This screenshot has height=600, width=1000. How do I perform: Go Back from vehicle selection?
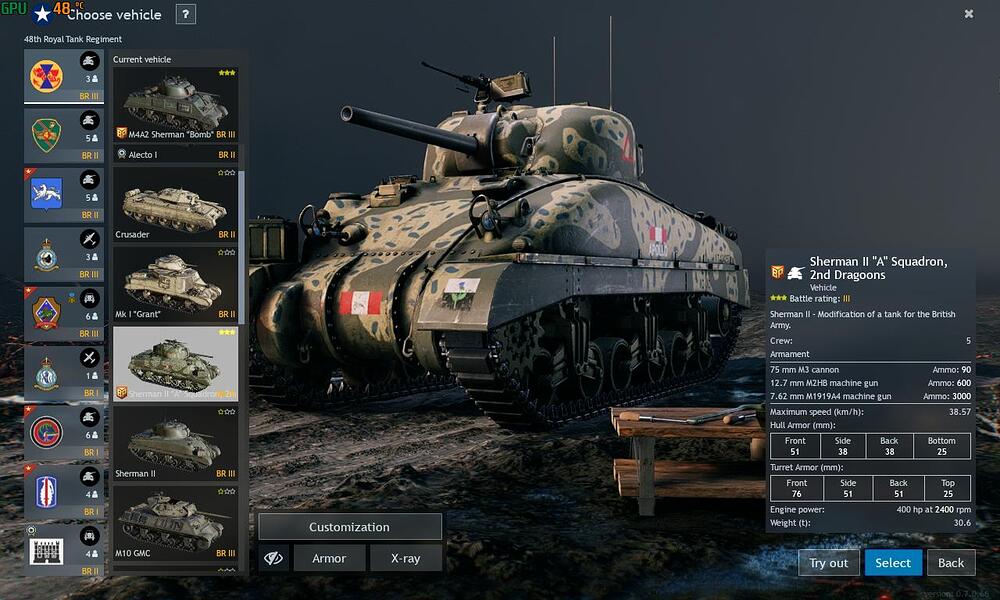(951, 563)
